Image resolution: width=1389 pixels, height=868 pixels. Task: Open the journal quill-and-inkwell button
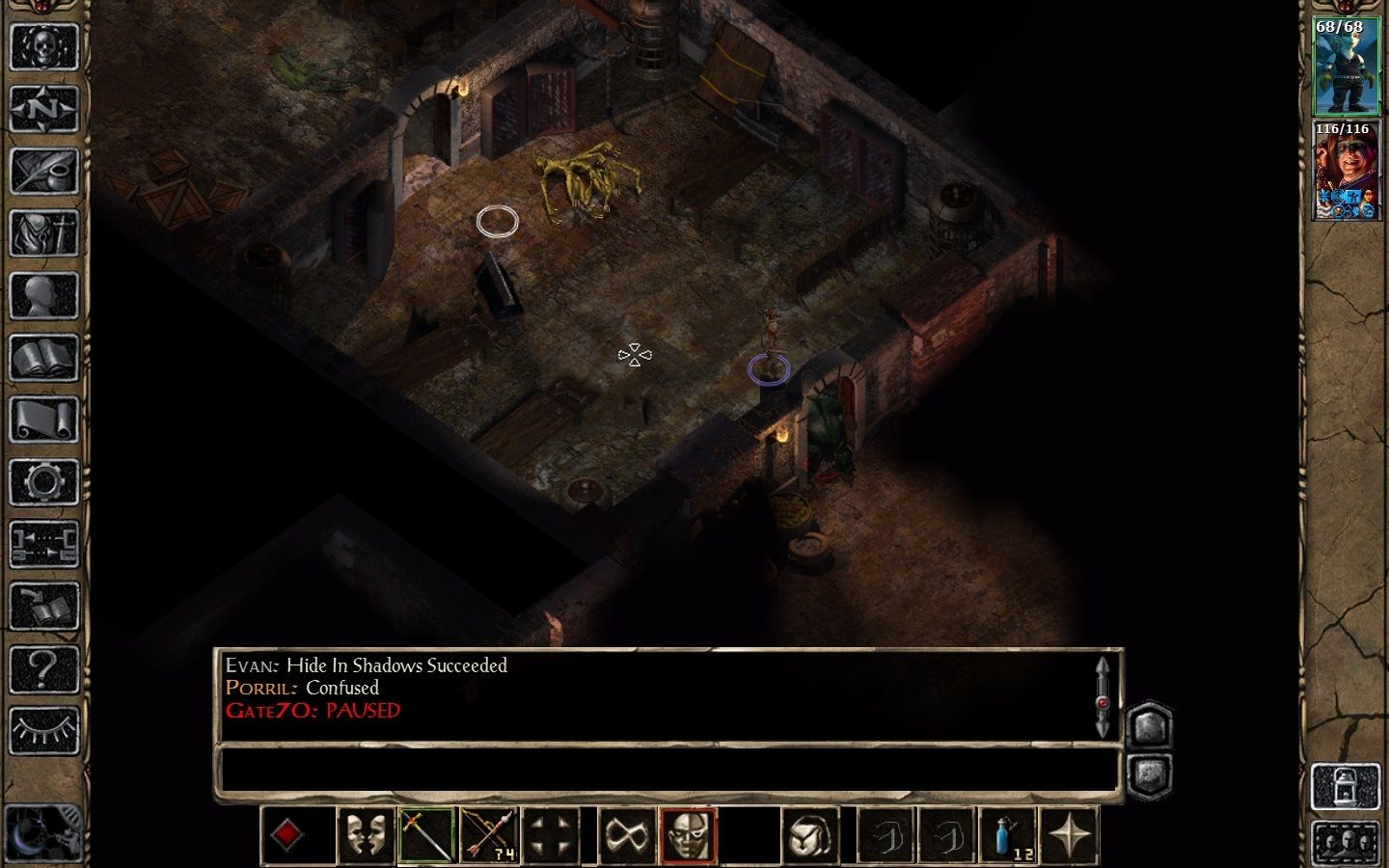pos(43,172)
